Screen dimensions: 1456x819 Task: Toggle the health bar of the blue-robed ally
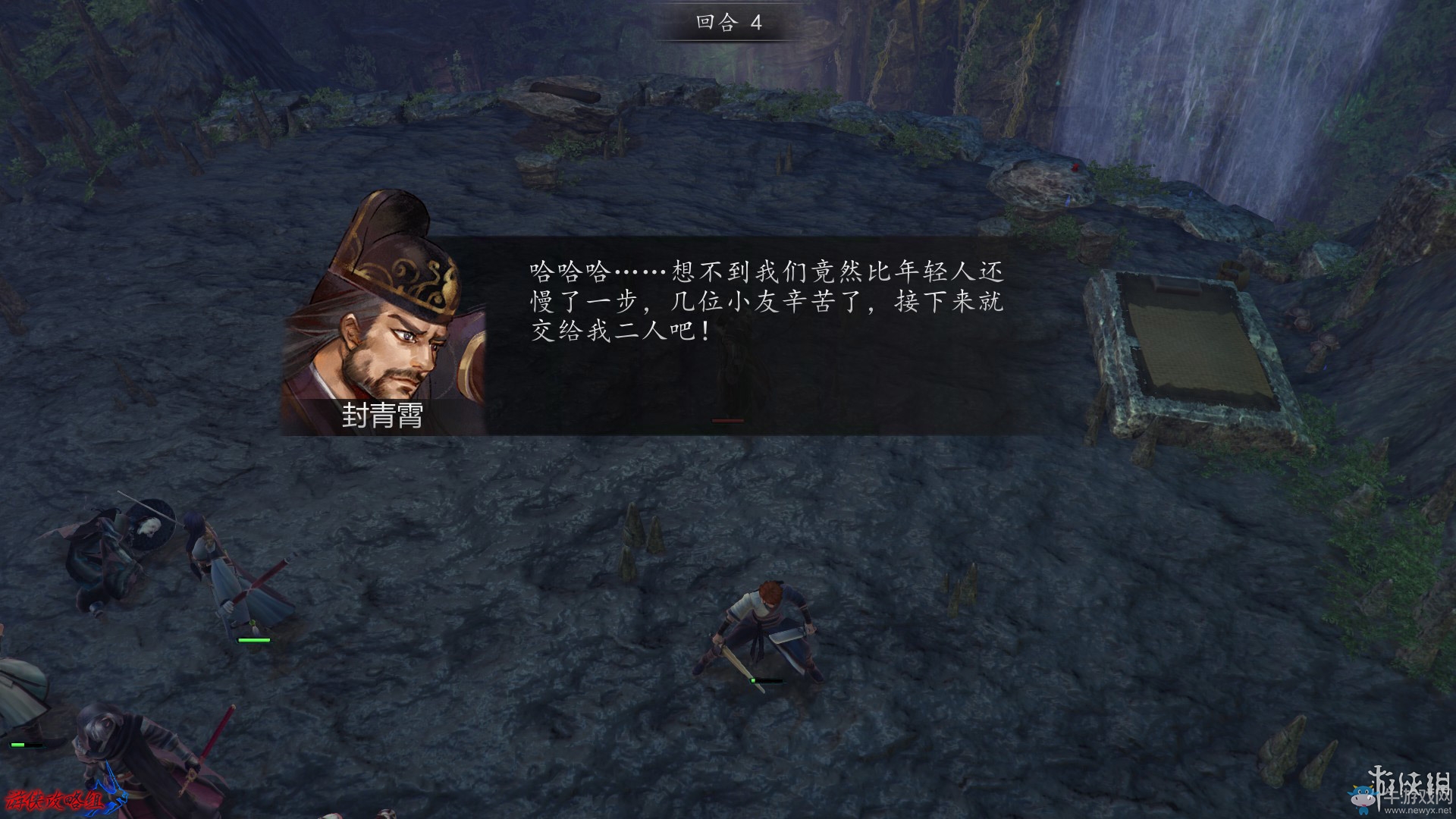[x=256, y=641]
